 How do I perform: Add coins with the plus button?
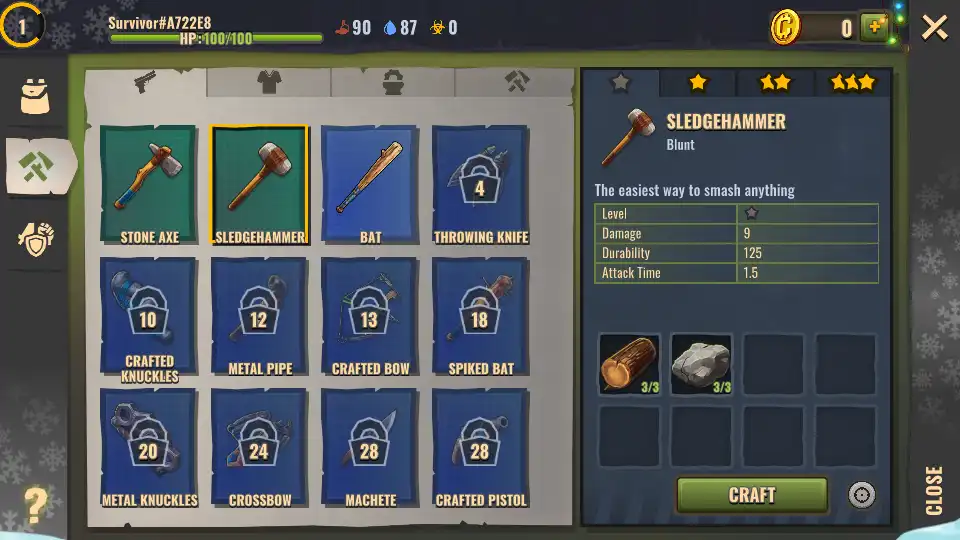[x=875, y=28]
